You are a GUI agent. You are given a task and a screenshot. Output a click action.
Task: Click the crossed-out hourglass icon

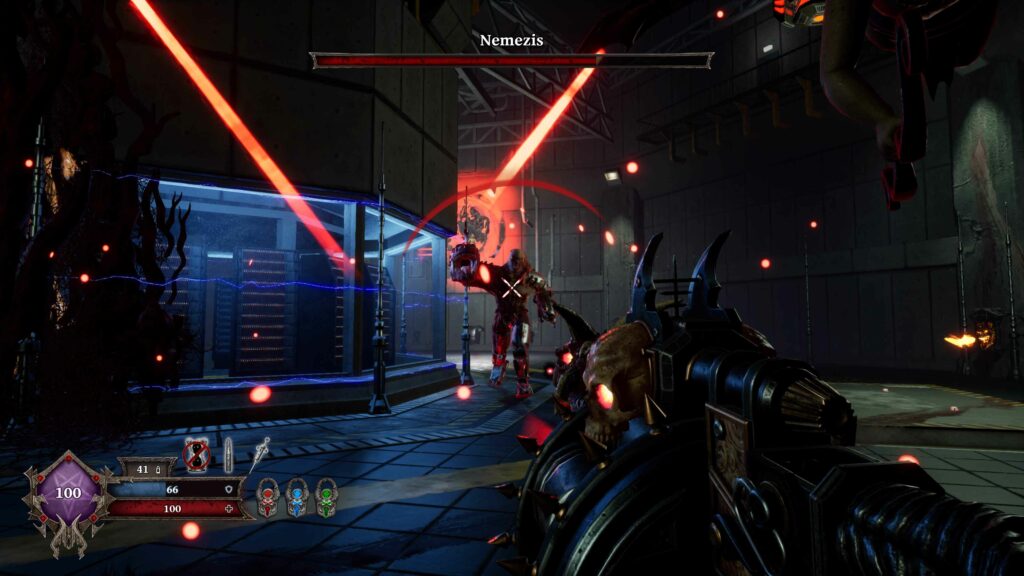197,455
